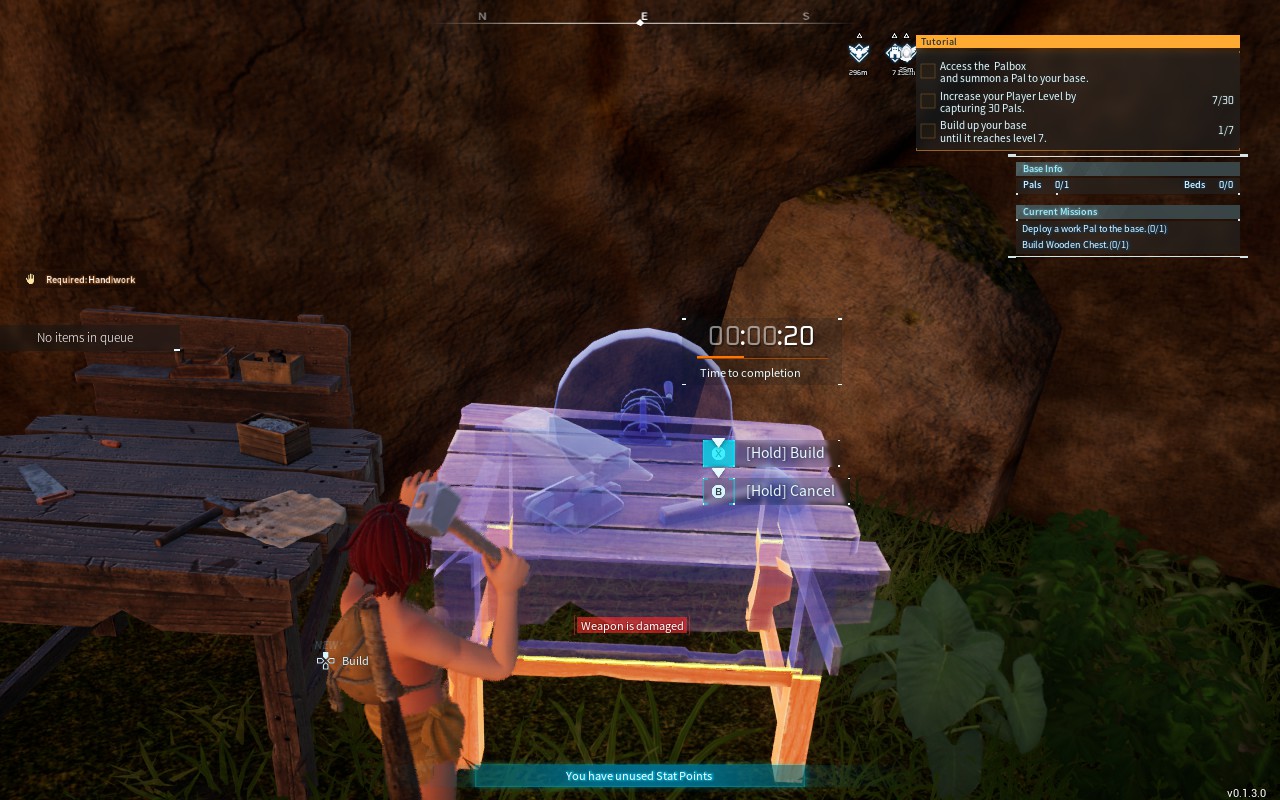Choose the Build up your base objective
The image size is (1280, 800).
click(x=993, y=132)
